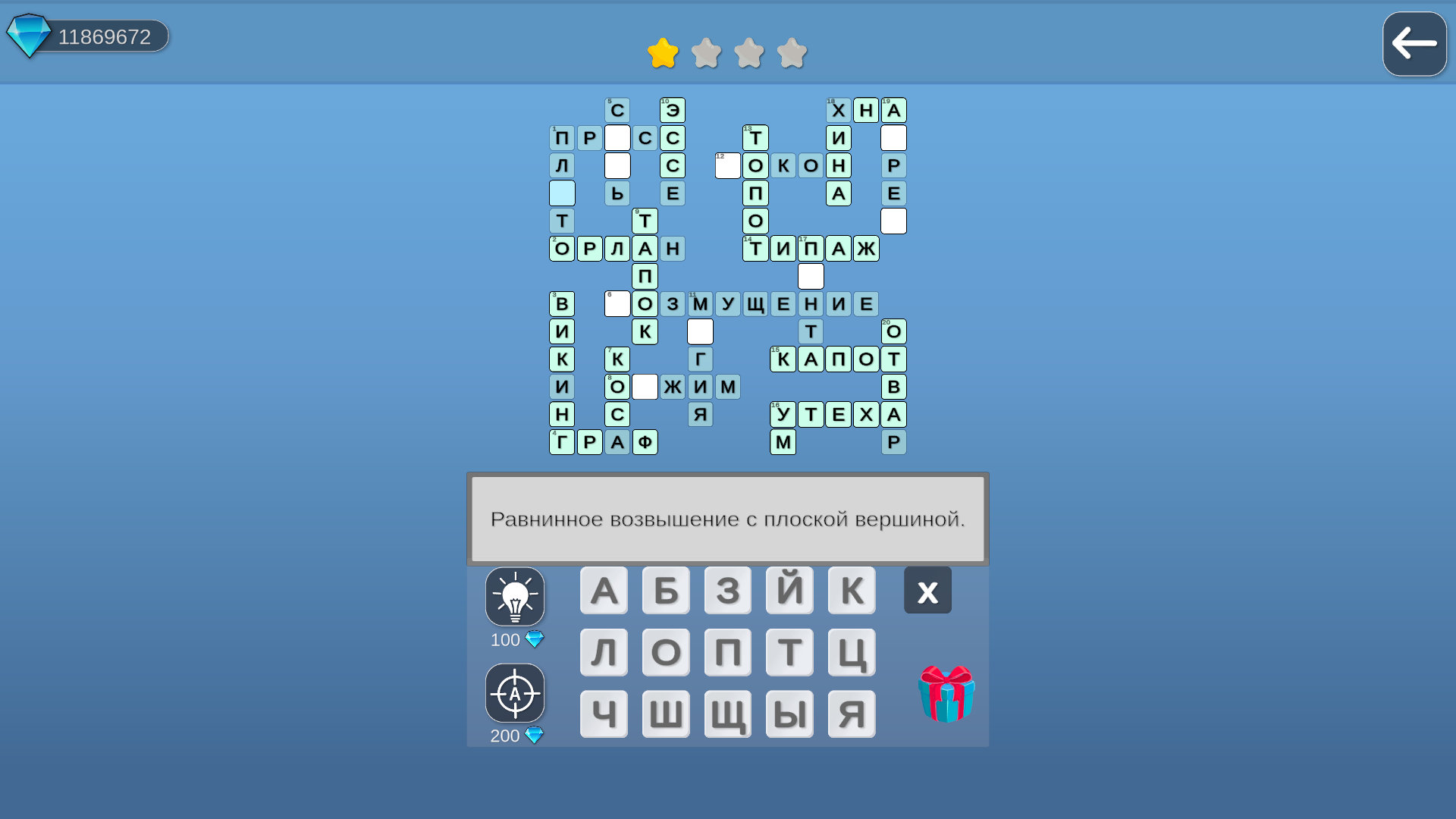Use the lightbulb hint for 100 gems

pyautogui.click(x=515, y=597)
